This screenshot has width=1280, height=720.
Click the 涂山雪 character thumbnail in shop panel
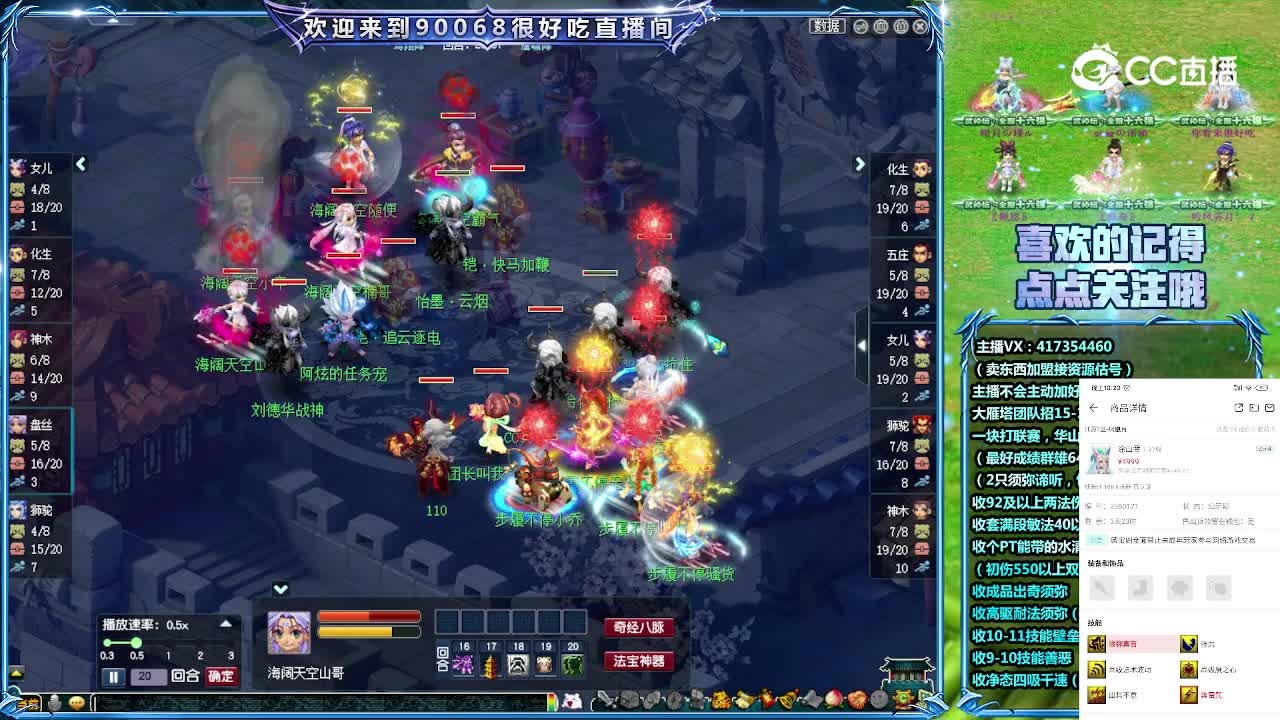(1100, 458)
